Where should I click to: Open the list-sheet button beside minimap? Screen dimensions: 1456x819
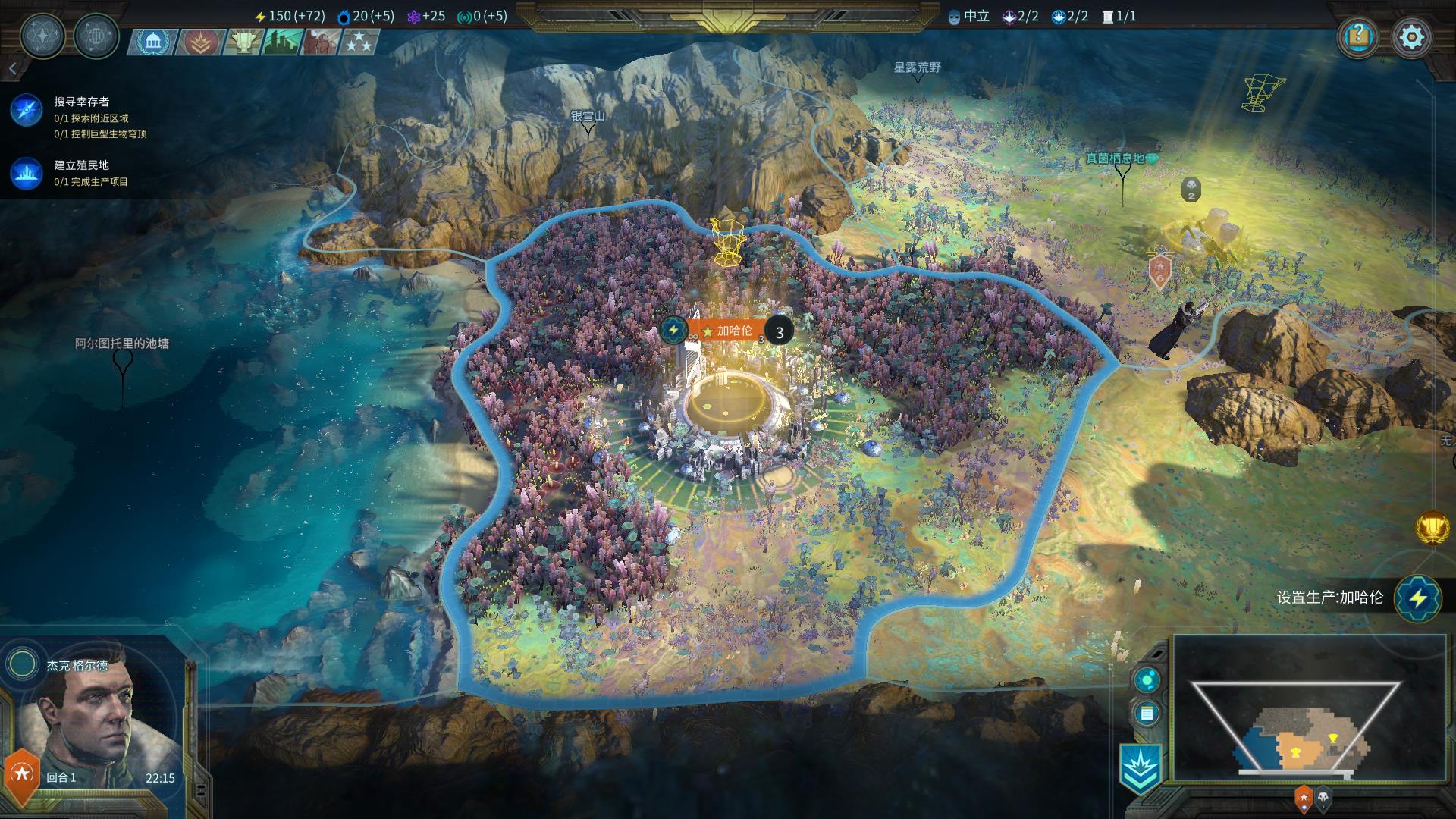click(1147, 714)
